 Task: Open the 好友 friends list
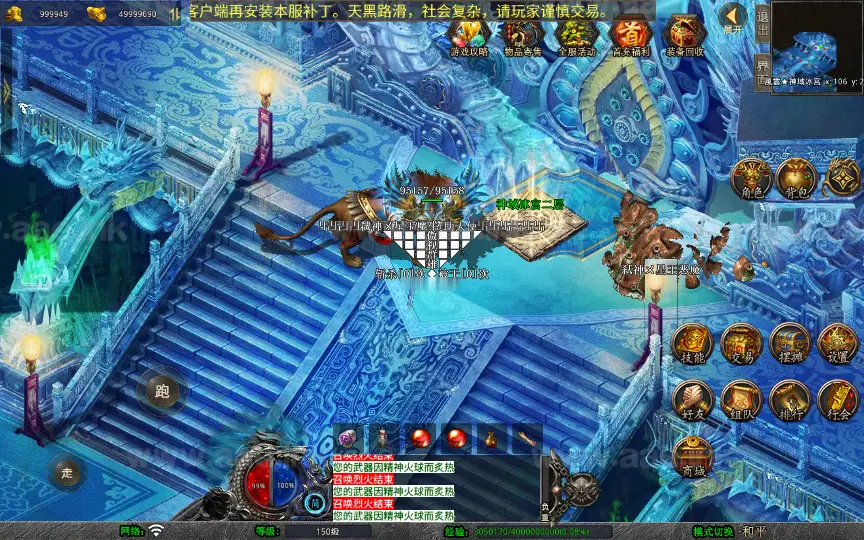click(x=692, y=400)
